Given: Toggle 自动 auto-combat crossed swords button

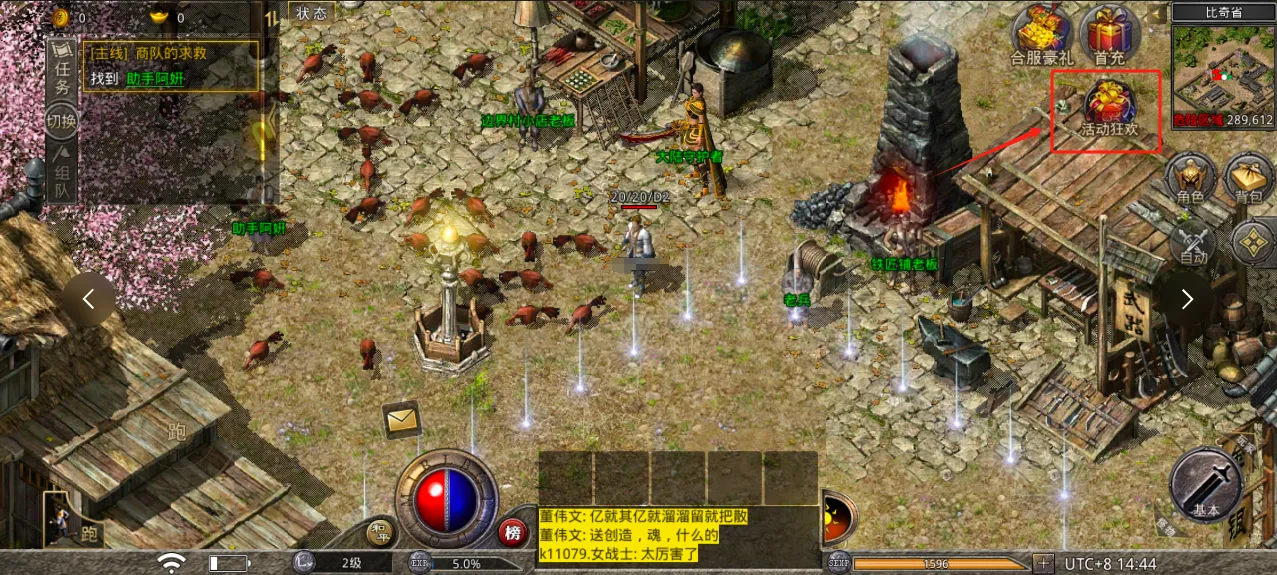Looking at the screenshot, I should 1192,243.
